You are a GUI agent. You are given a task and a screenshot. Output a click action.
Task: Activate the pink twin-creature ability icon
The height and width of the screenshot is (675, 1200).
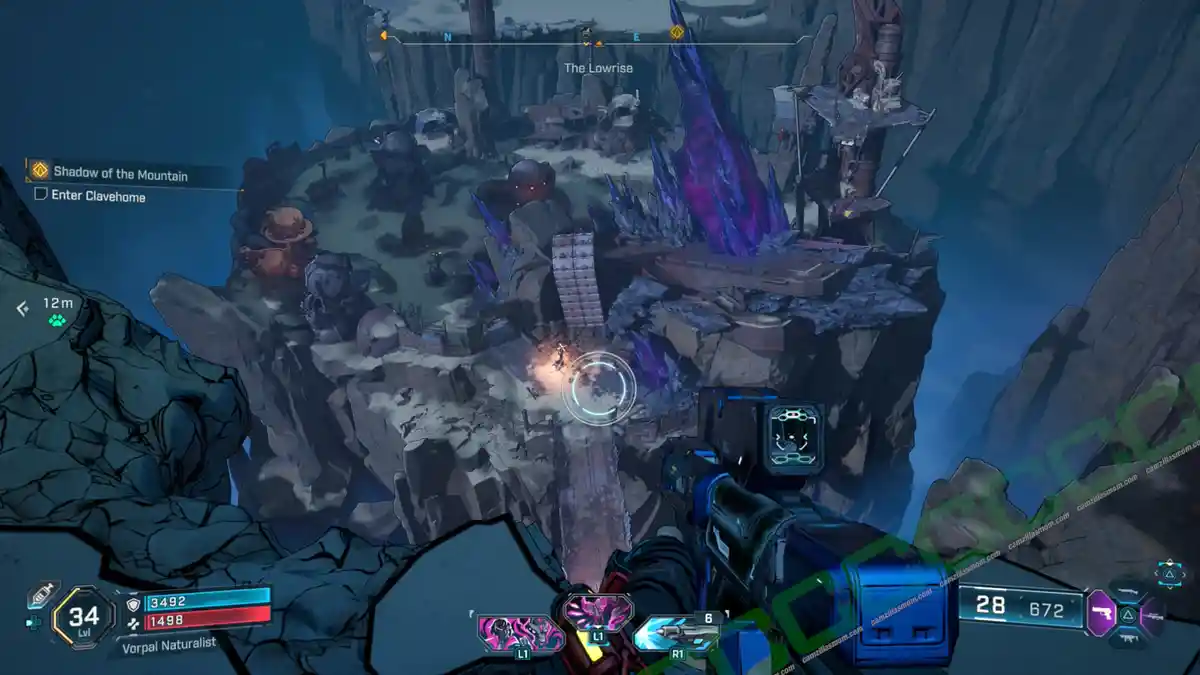517,634
